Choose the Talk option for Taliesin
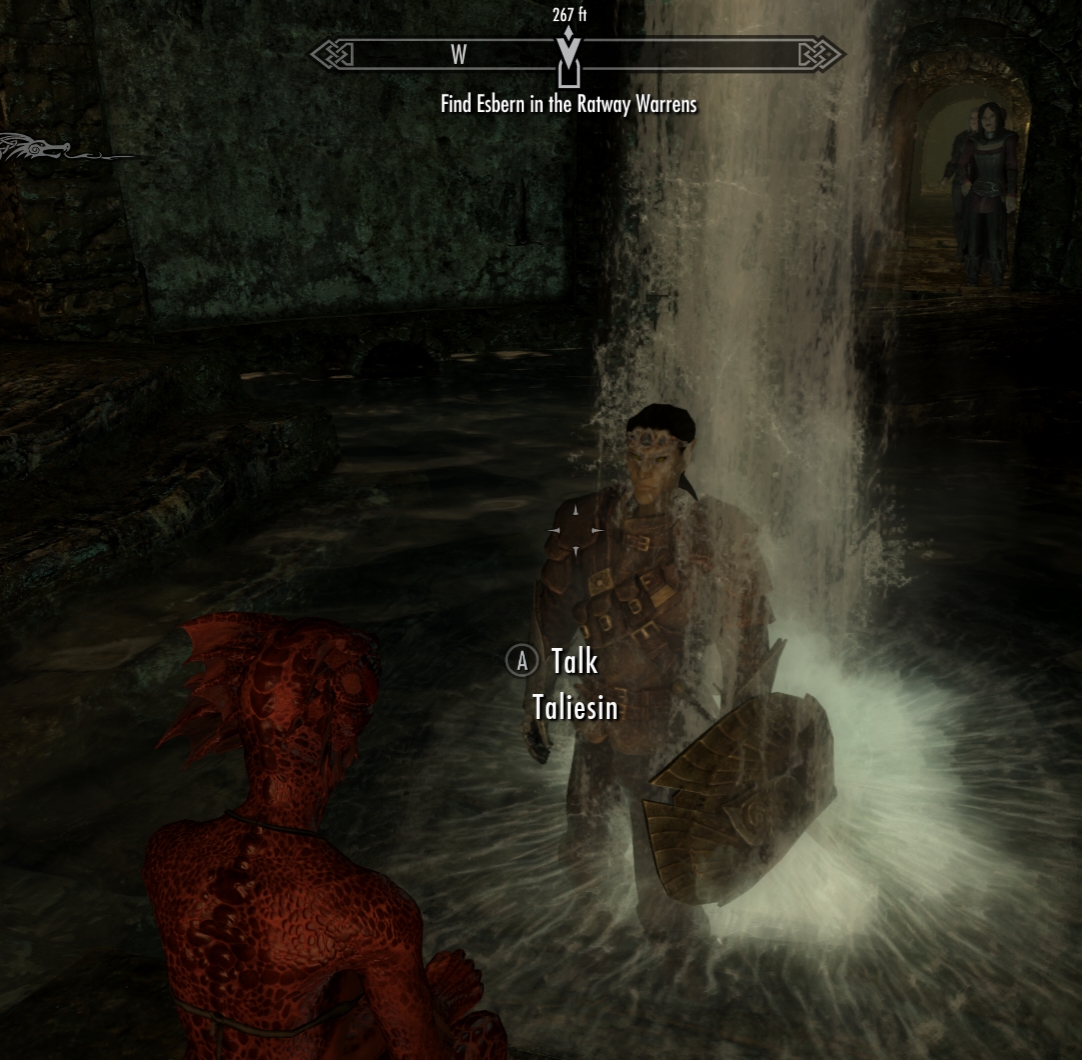The width and height of the screenshot is (1082, 1060). pyautogui.click(x=573, y=661)
